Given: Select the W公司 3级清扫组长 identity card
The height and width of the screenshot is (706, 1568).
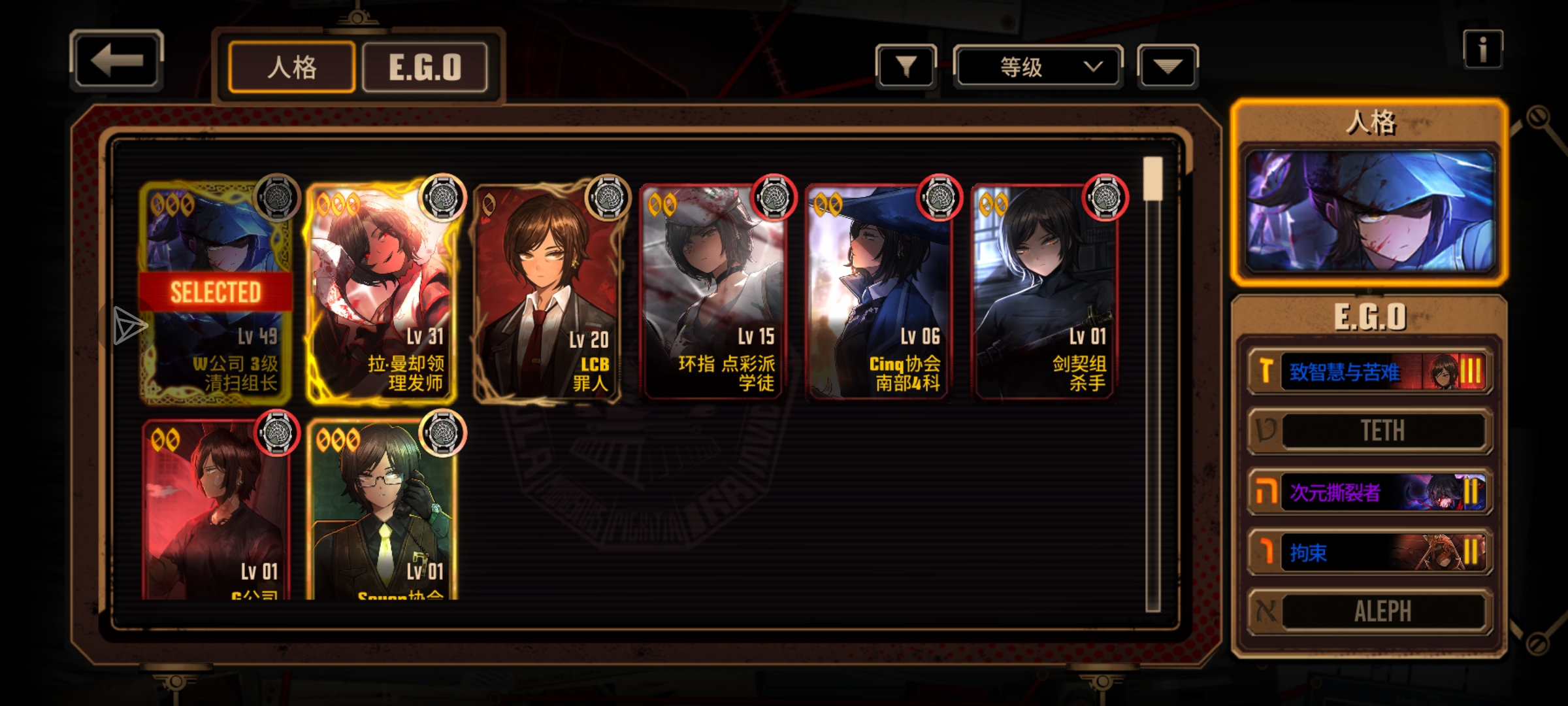Looking at the screenshot, I should (216, 294).
